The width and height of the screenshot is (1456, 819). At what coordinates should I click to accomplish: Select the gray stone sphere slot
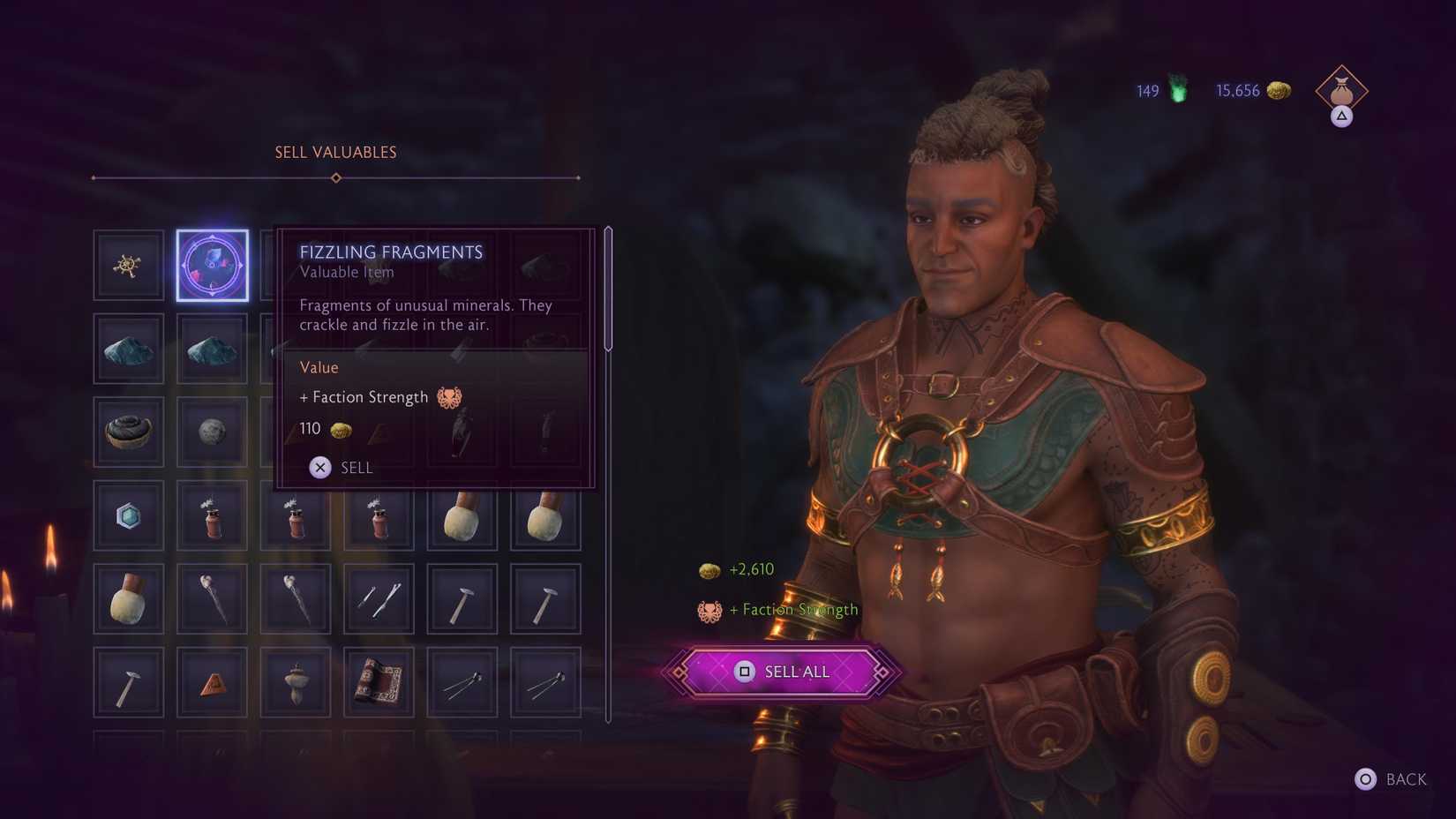[x=213, y=432]
